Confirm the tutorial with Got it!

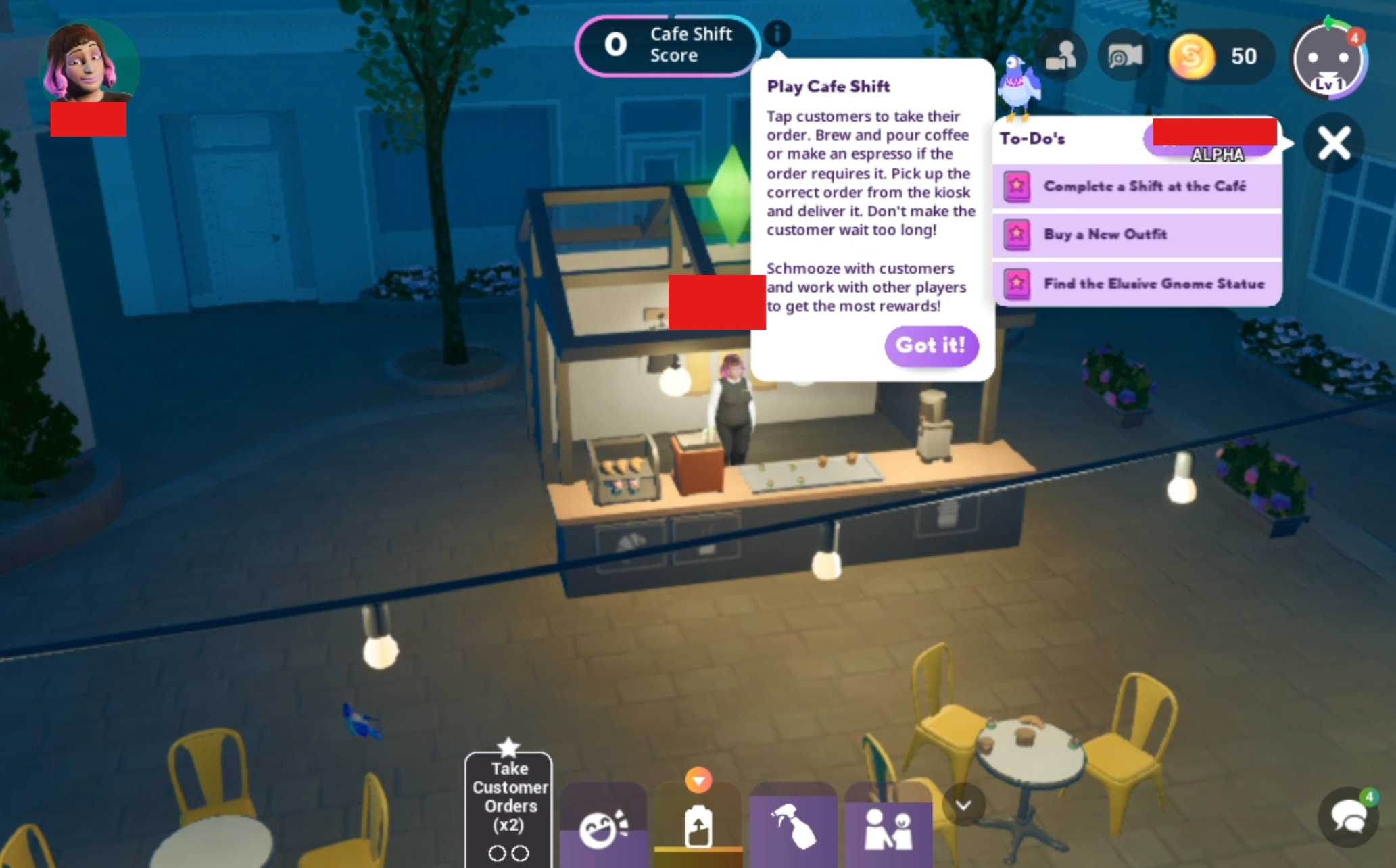[931, 346]
